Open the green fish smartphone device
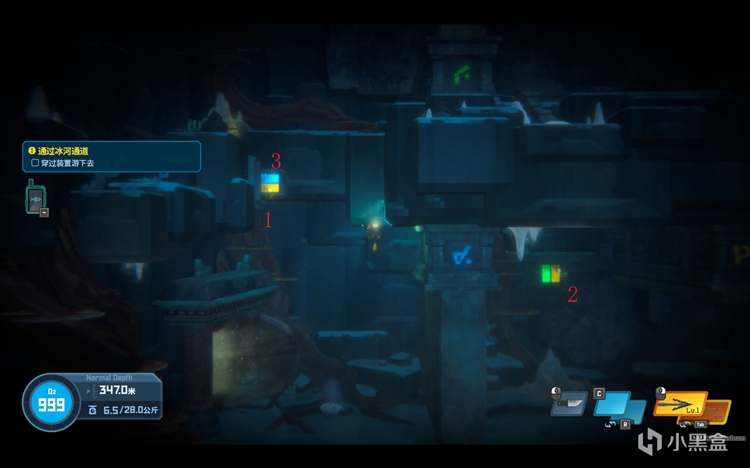 35,196
